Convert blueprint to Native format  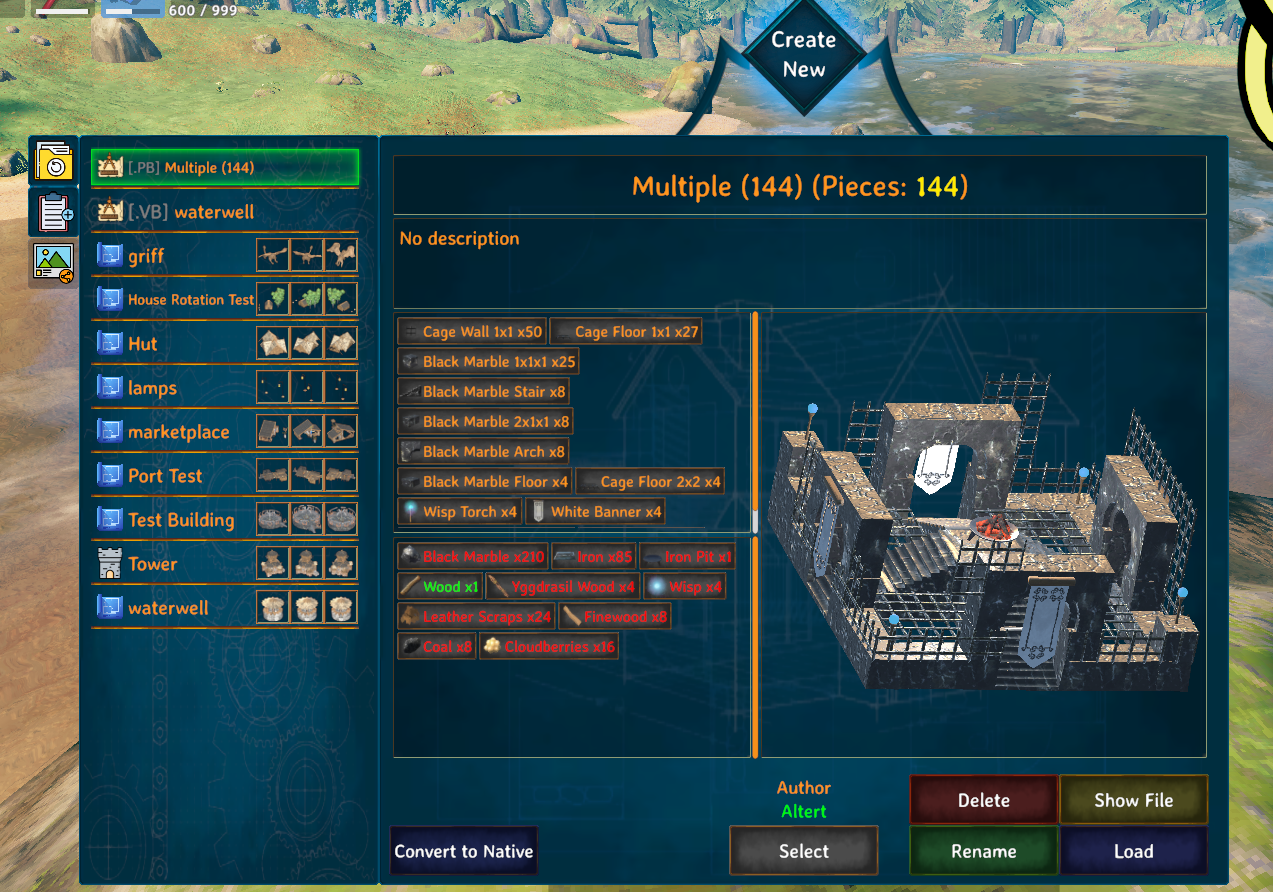click(464, 851)
